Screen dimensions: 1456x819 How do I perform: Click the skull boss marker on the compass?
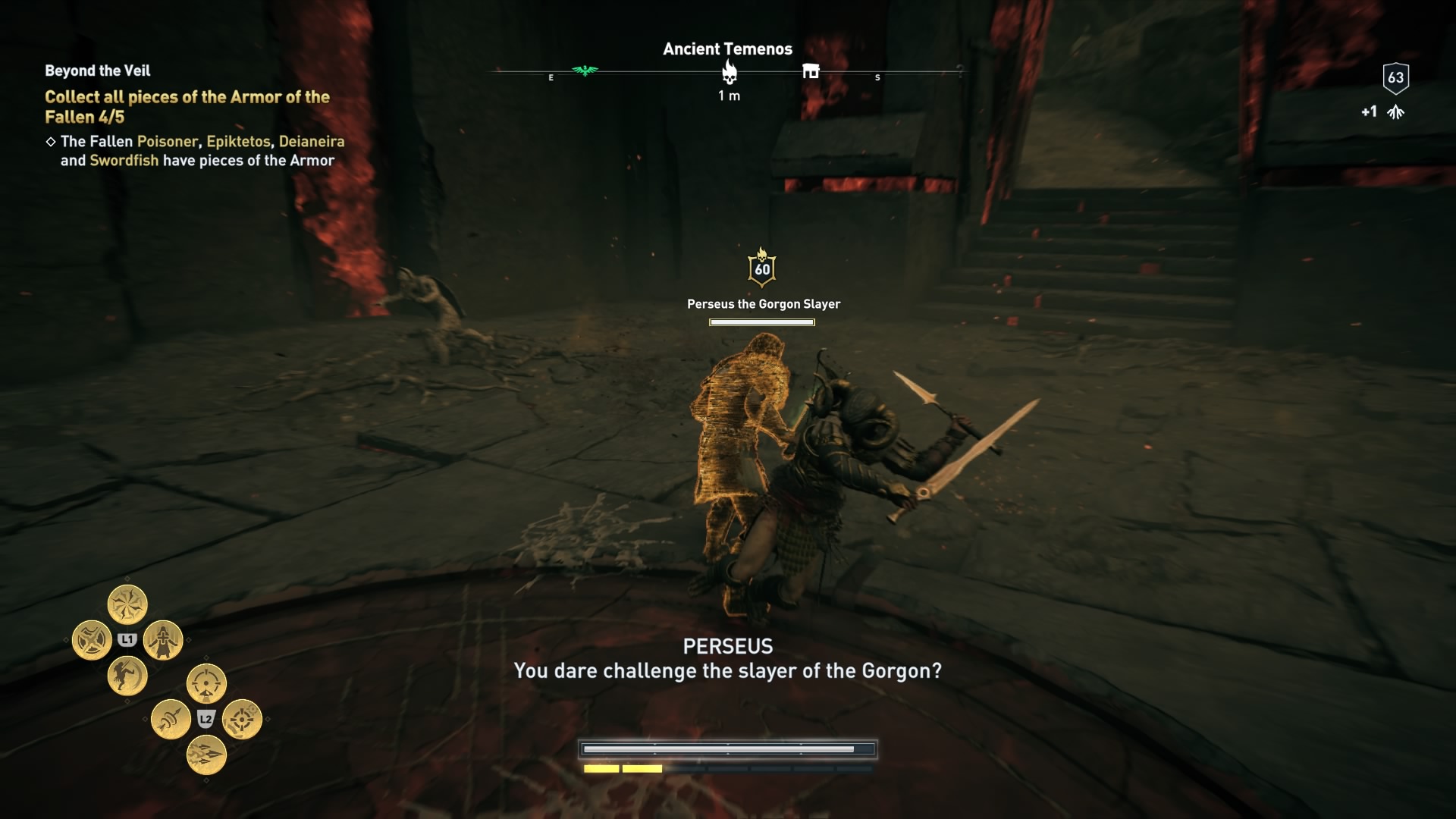tap(730, 72)
